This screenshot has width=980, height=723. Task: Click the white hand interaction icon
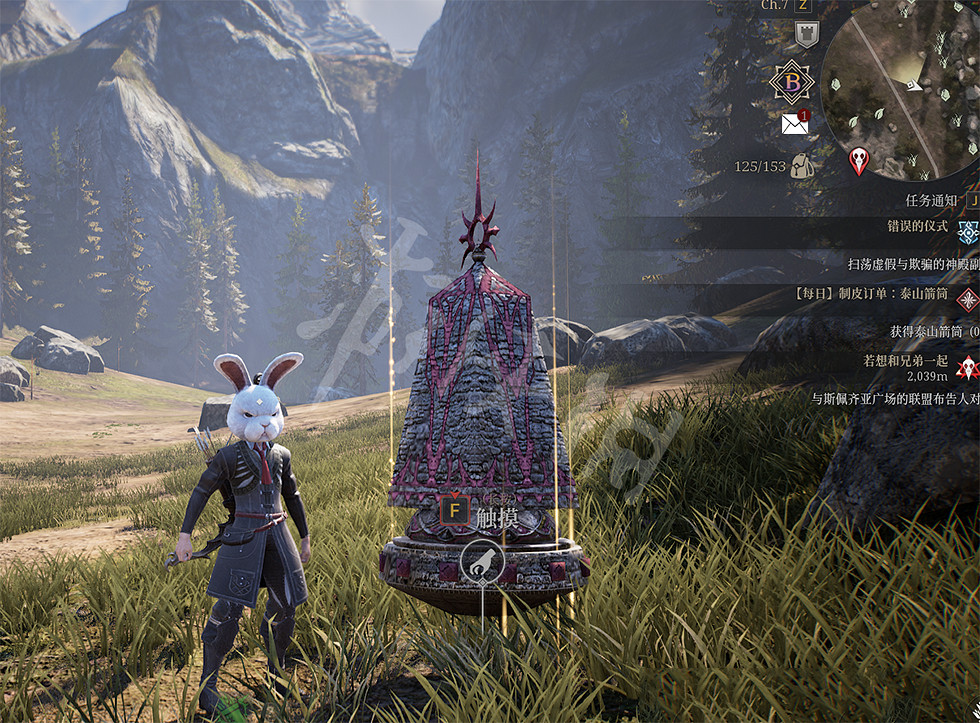[481, 561]
